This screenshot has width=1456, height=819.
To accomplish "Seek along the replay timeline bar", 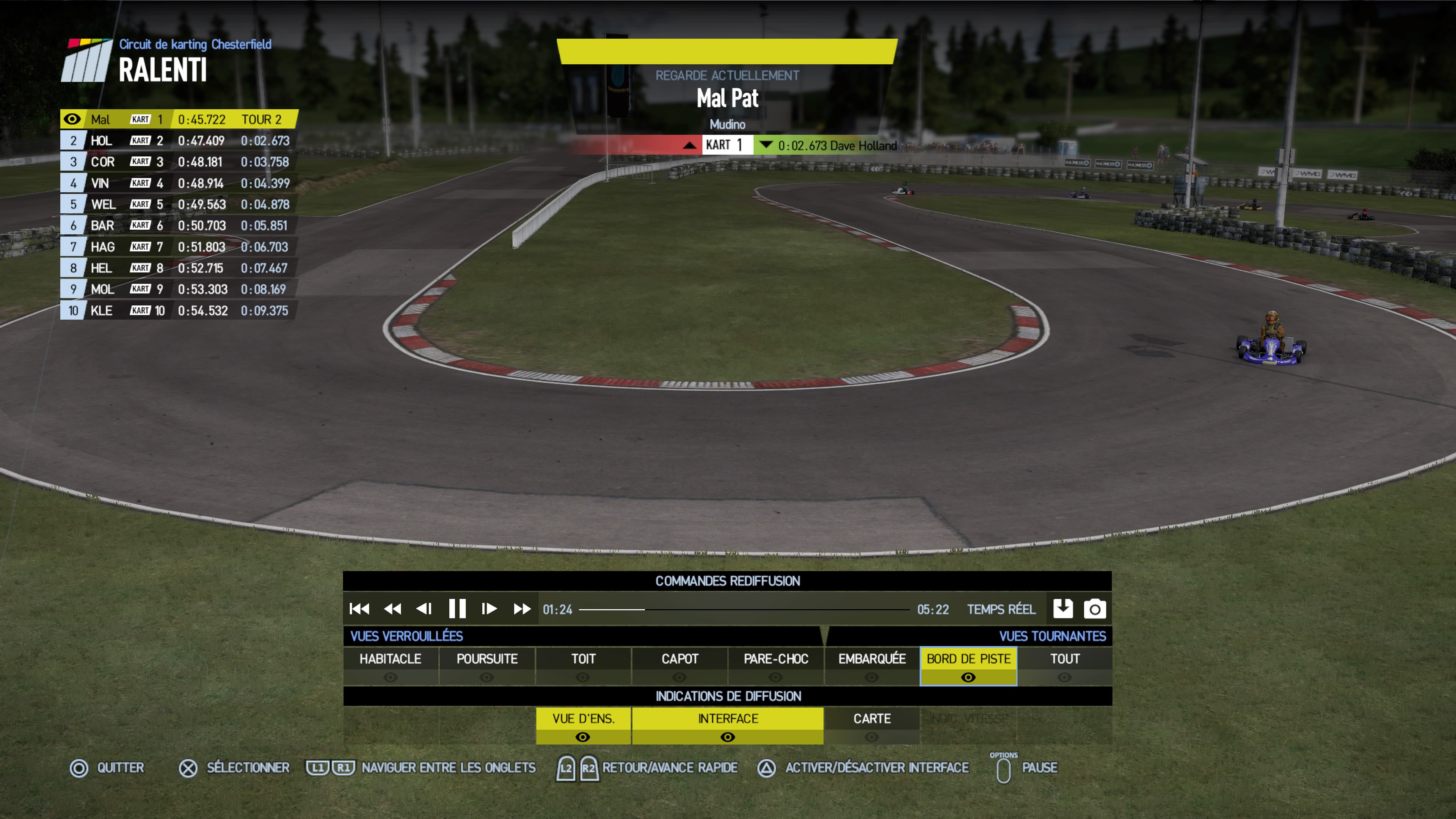I will tap(744, 609).
